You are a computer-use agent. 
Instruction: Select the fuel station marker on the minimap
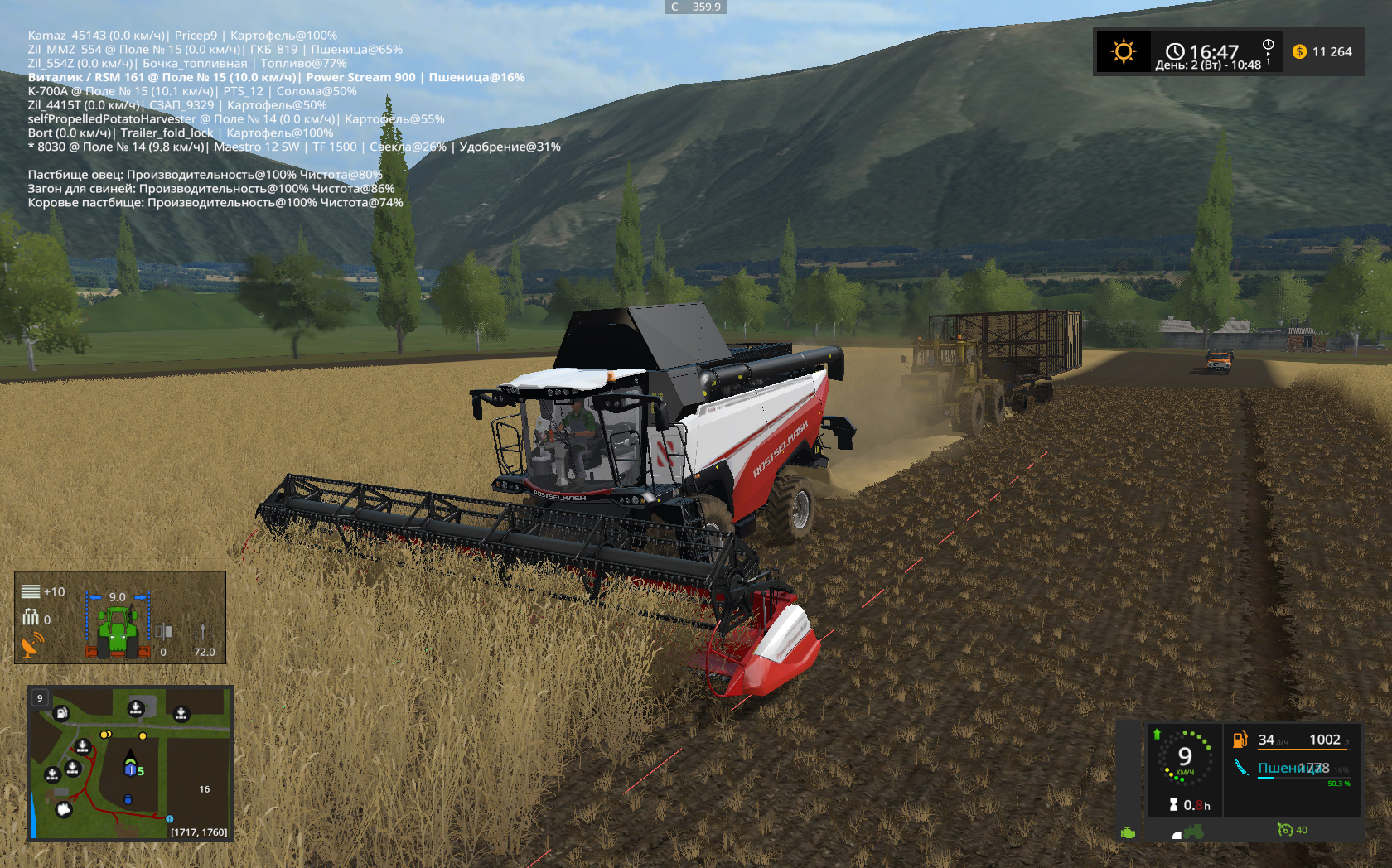61,713
